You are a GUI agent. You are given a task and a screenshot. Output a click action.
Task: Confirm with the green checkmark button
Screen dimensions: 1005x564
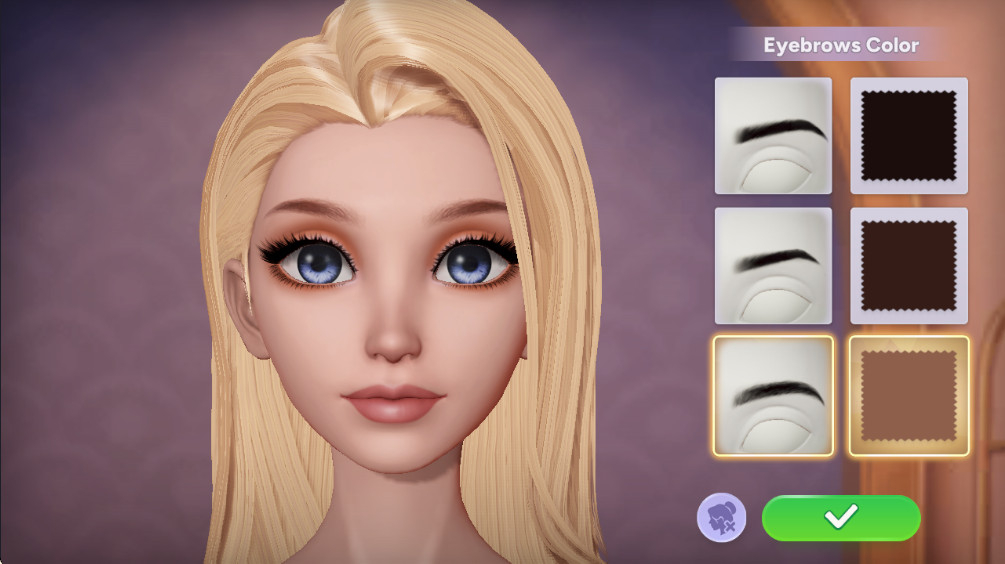point(841,517)
